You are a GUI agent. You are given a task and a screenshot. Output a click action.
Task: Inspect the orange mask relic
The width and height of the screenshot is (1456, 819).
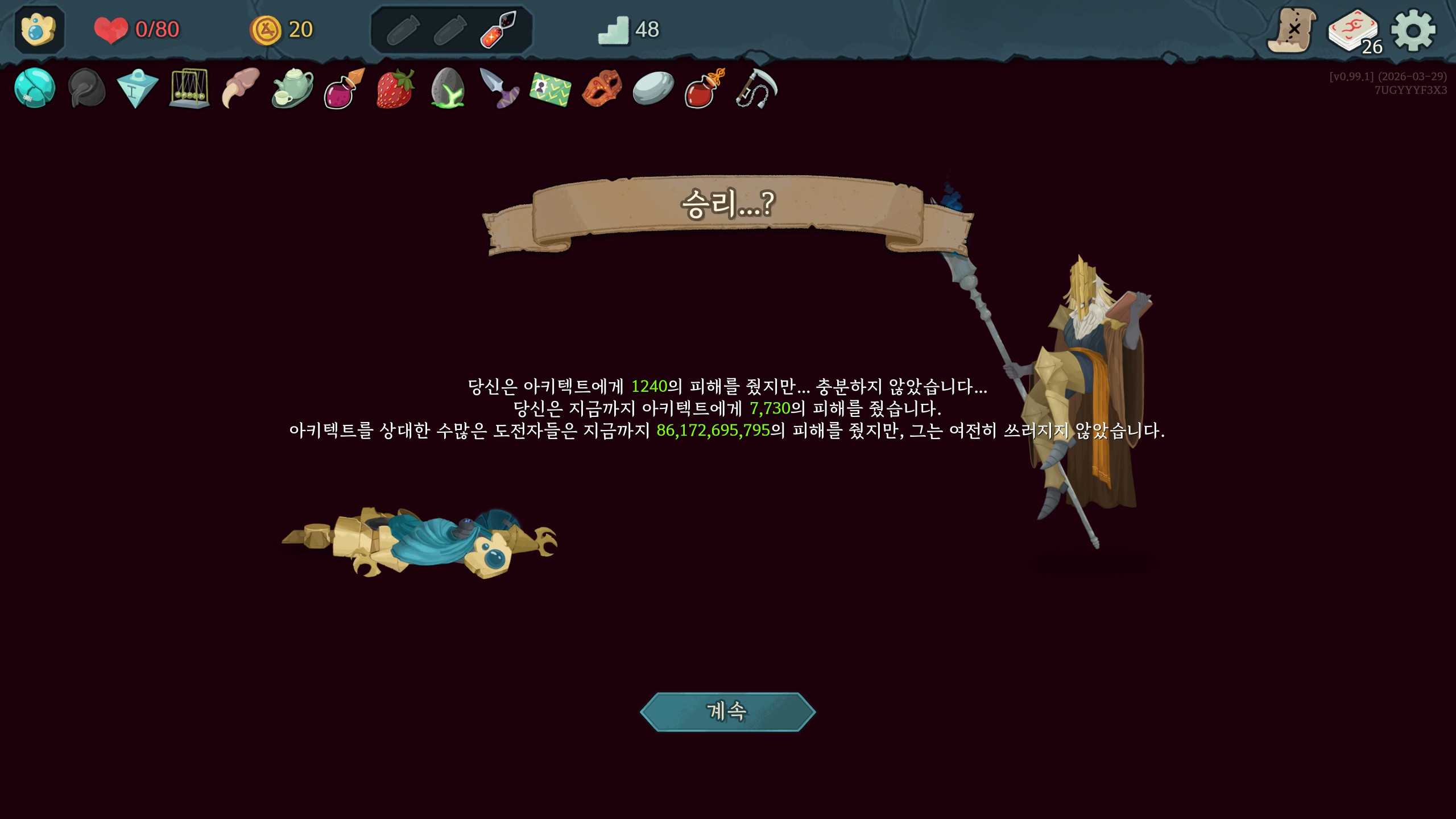[602, 89]
